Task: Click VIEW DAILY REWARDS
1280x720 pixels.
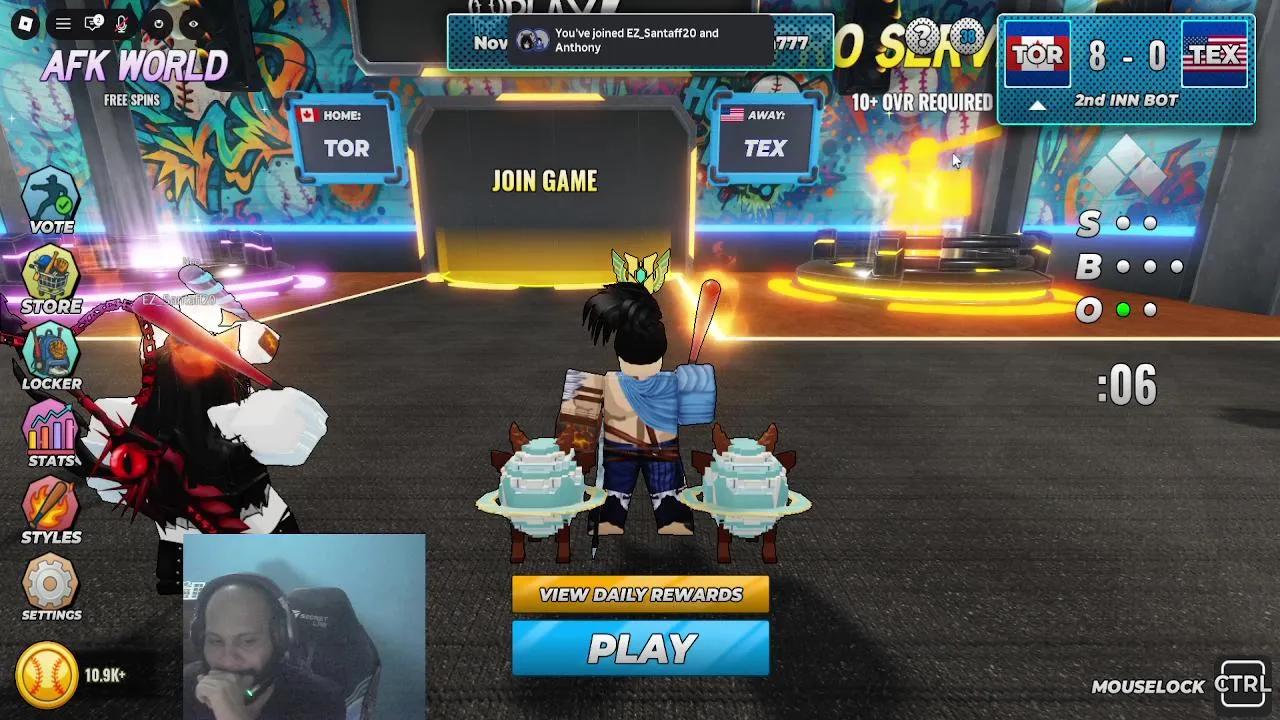Action: 641,594
